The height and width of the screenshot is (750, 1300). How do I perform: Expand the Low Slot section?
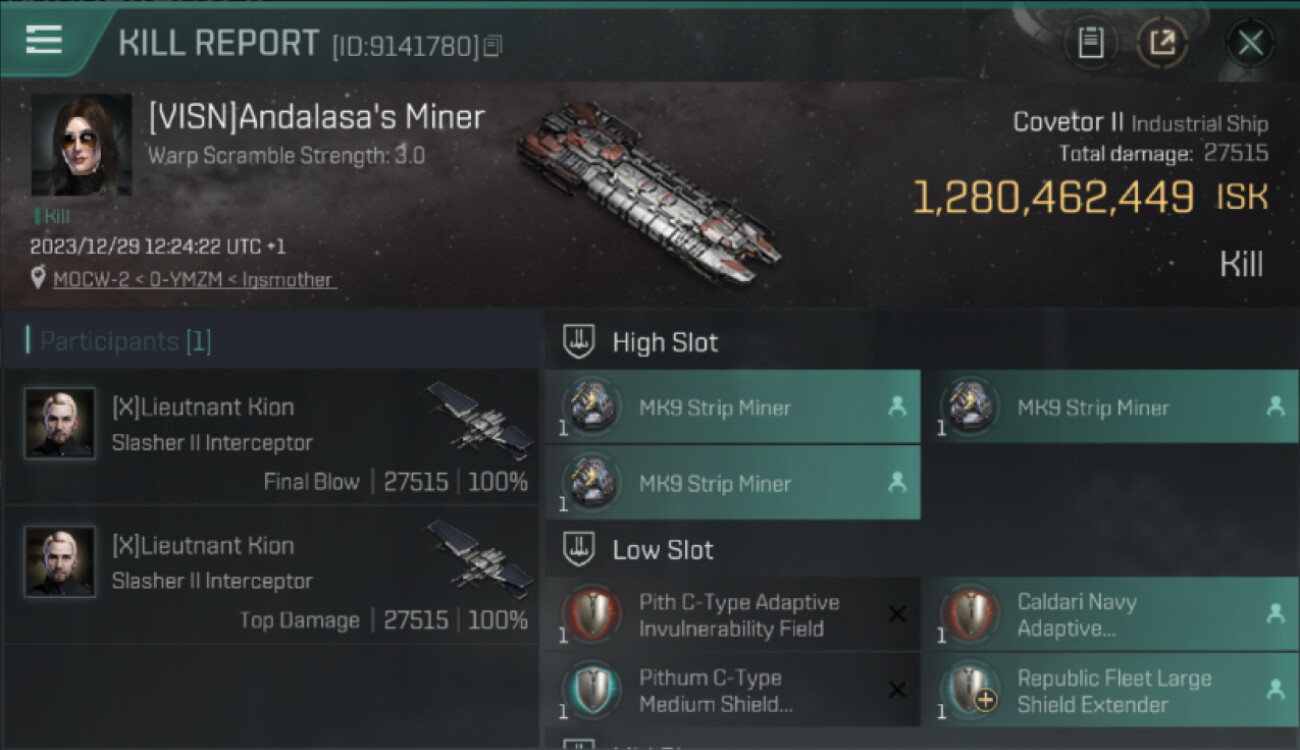[x=662, y=549]
